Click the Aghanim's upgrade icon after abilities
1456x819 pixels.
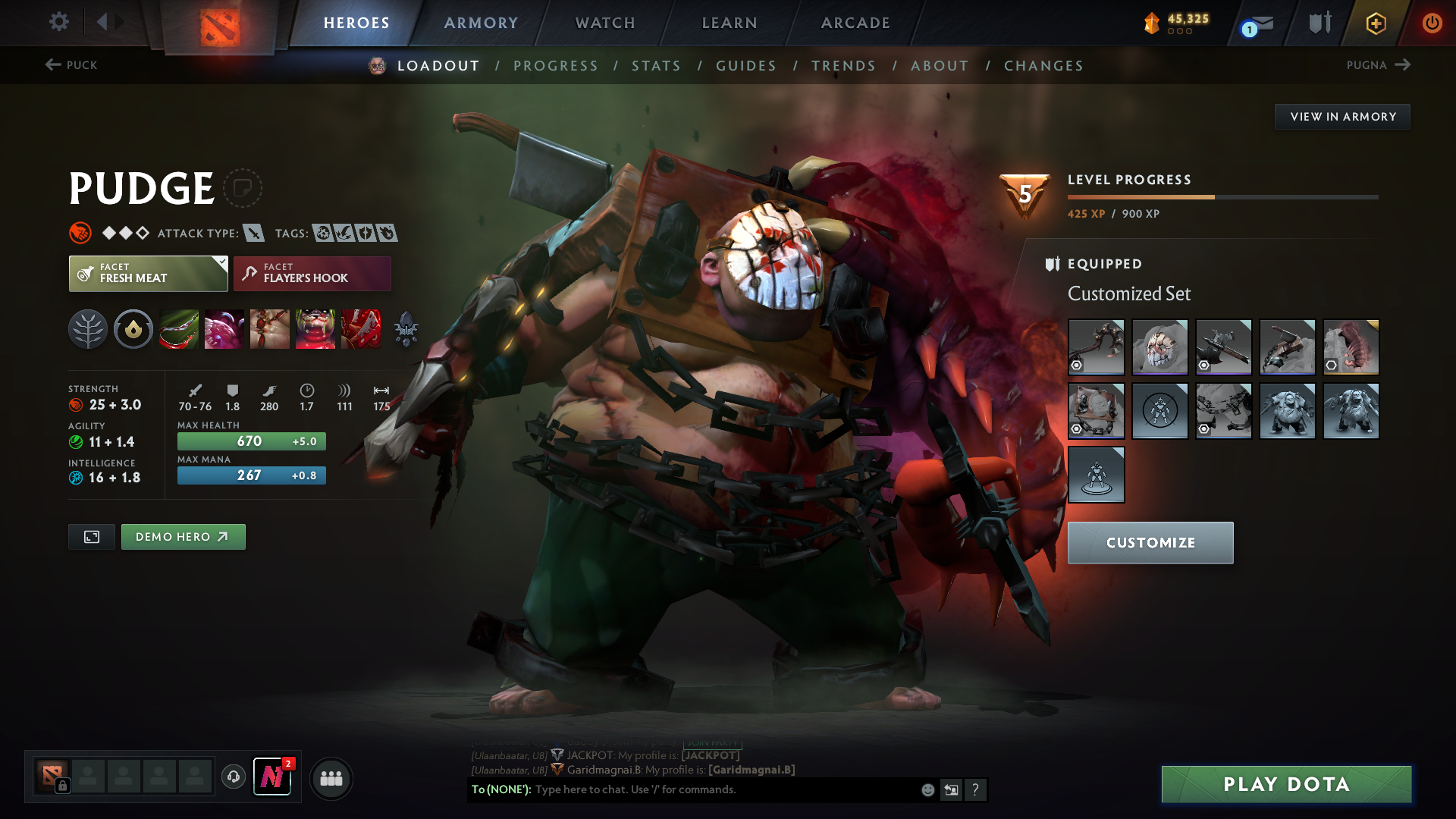click(405, 328)
